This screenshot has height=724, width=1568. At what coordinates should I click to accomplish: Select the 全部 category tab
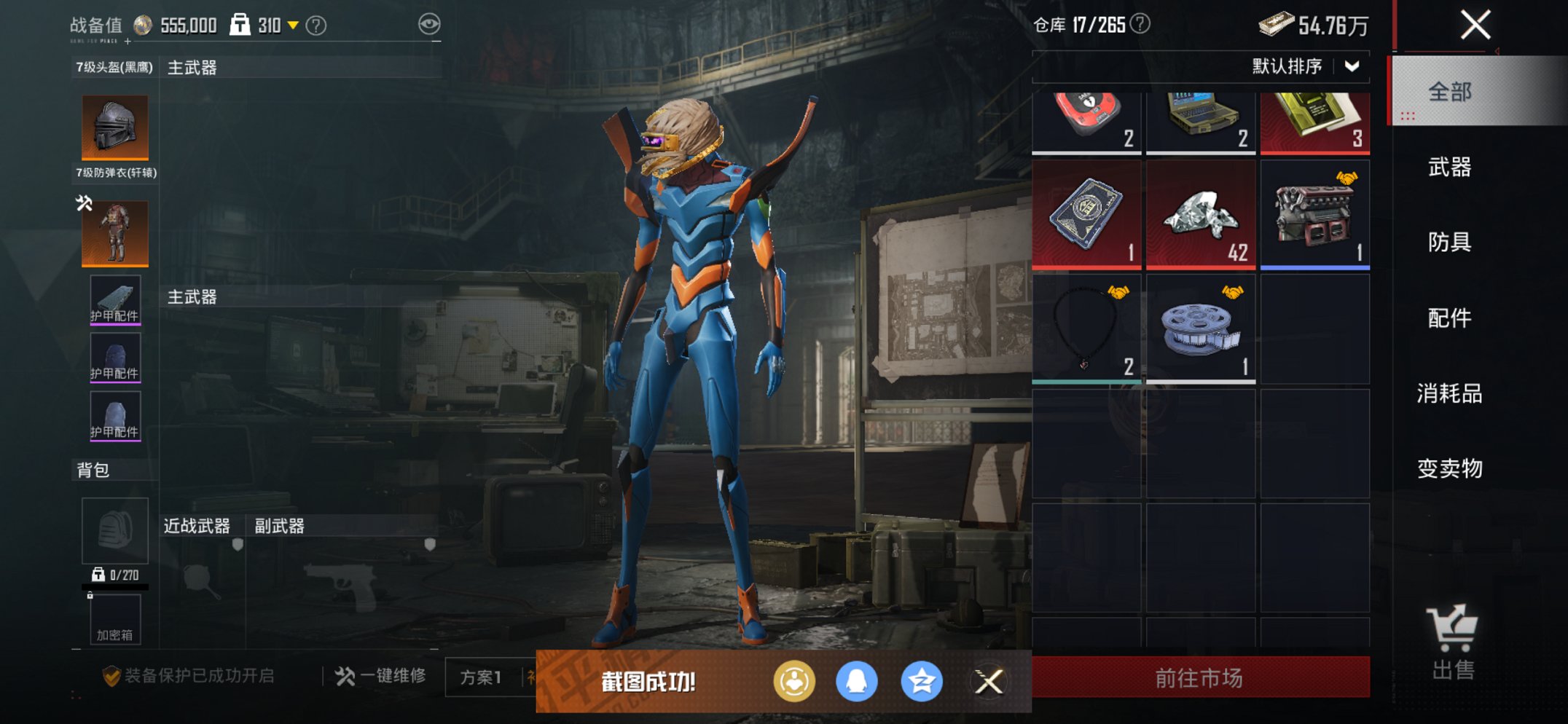tap(1449, 92)
